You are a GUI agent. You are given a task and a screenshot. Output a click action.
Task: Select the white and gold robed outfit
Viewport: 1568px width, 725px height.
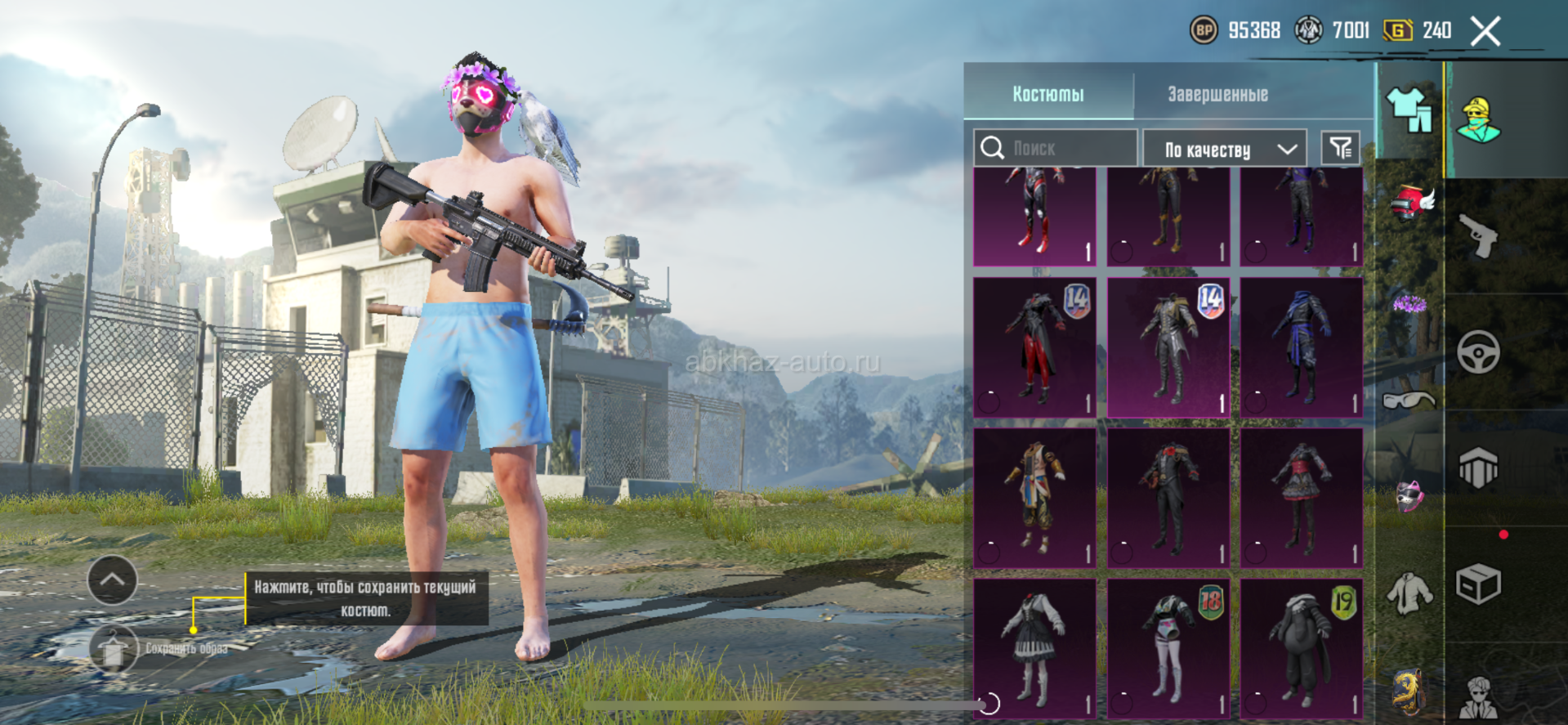tap(1034, 499)
